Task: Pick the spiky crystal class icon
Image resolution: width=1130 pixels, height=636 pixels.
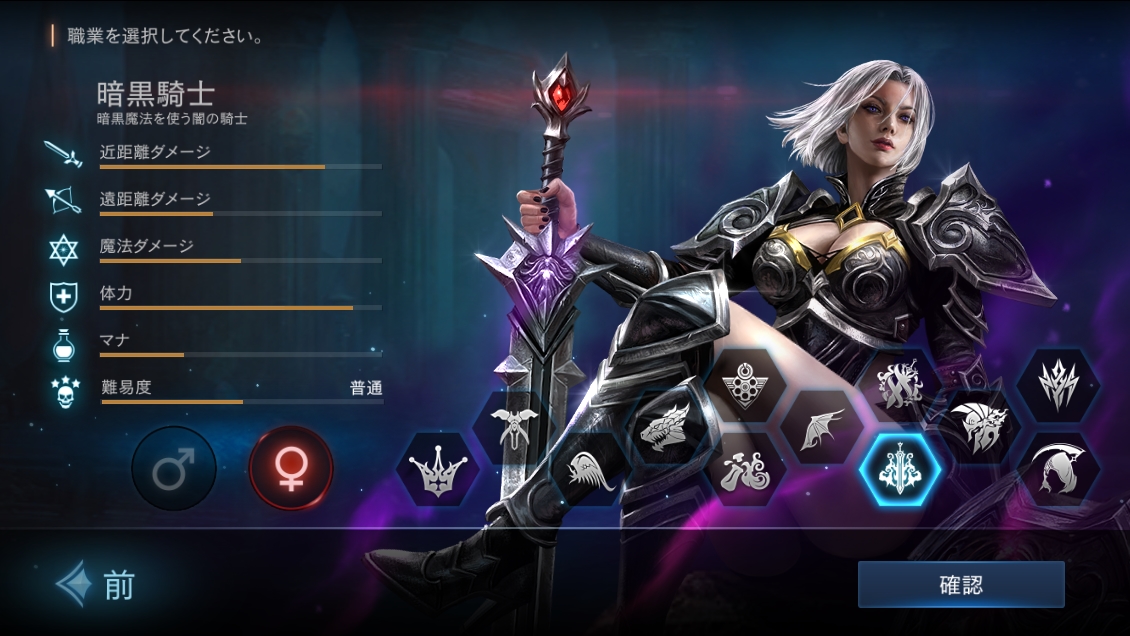Action: pyautogui.click(x=1058, y=384)
